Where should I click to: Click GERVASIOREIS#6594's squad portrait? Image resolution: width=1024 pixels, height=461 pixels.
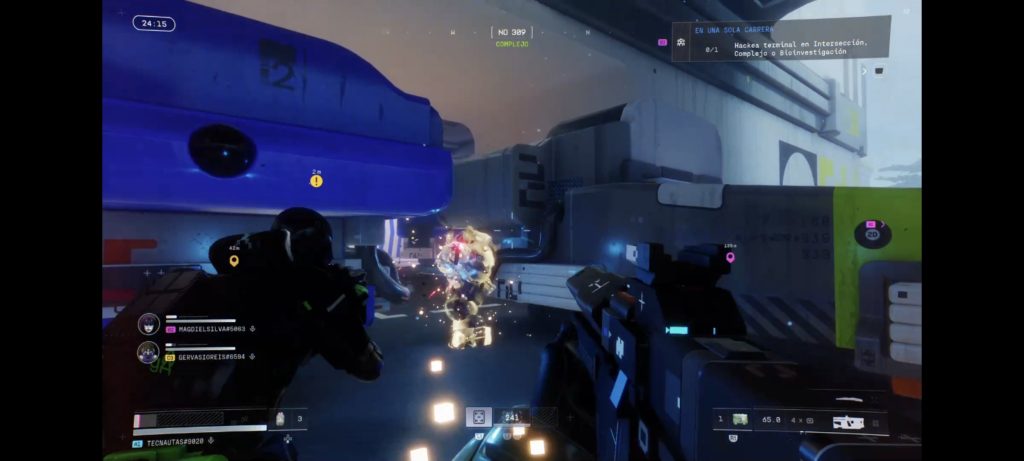click(x=149, y=352)
